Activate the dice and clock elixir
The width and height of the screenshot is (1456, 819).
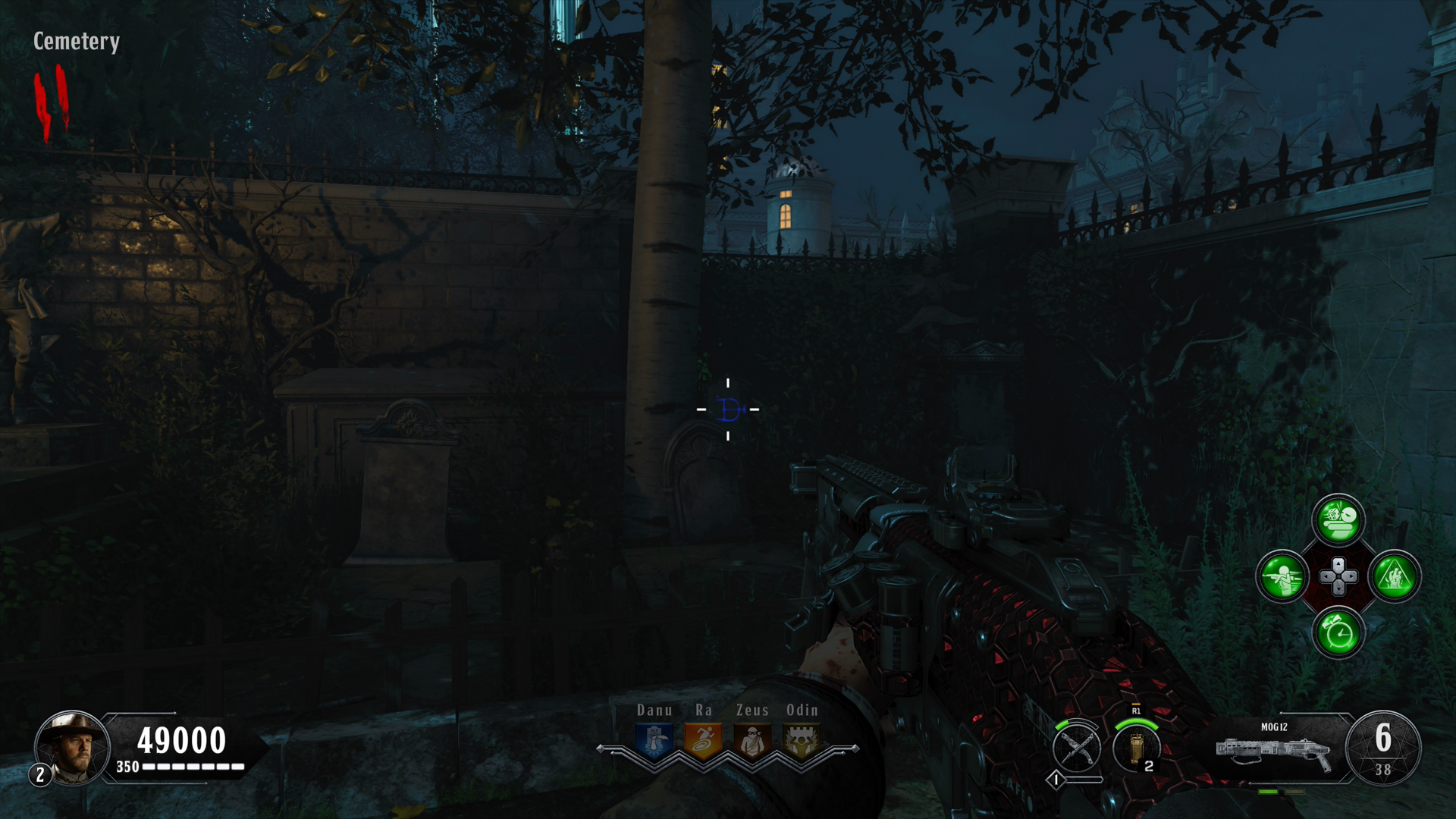1338,520
